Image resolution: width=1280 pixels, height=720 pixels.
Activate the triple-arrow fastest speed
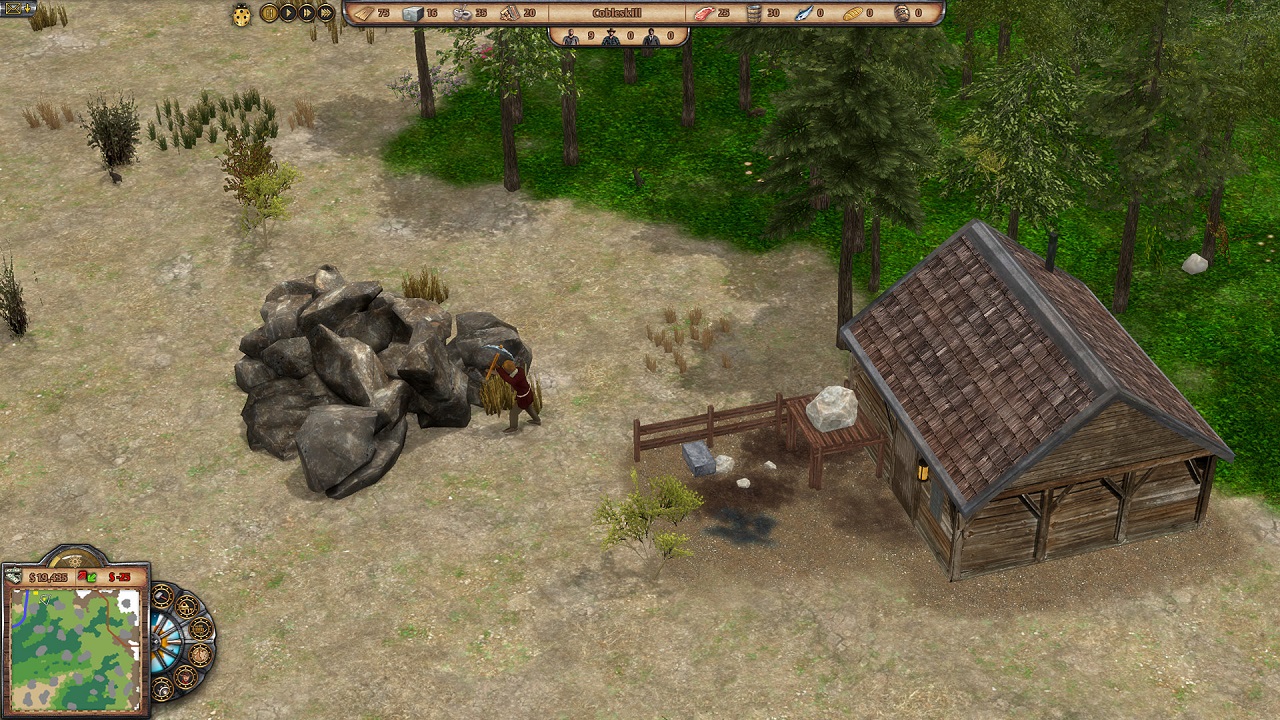[326, 13]
